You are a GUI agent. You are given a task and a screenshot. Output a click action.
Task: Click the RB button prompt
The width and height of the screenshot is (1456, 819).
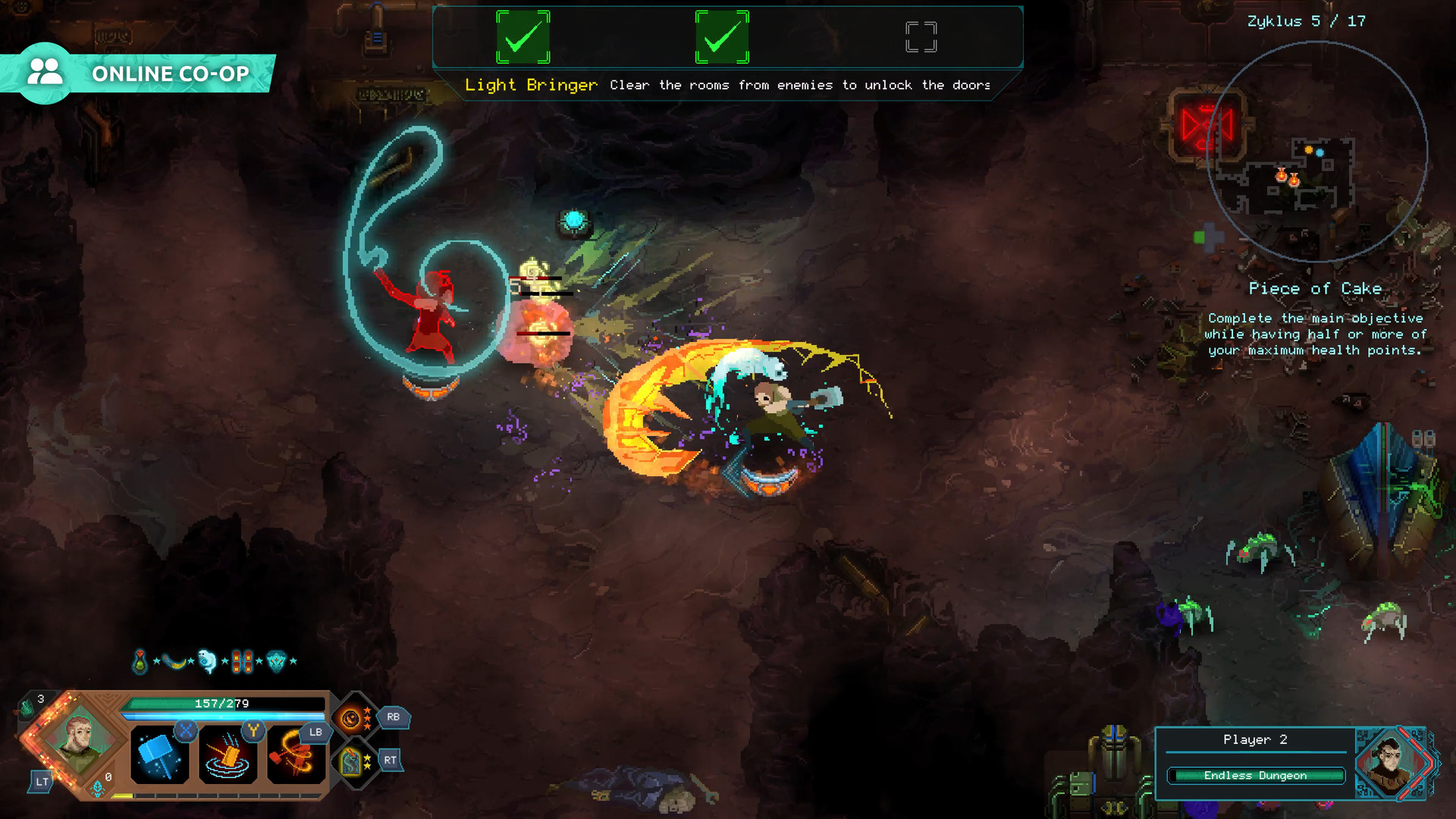393,717
